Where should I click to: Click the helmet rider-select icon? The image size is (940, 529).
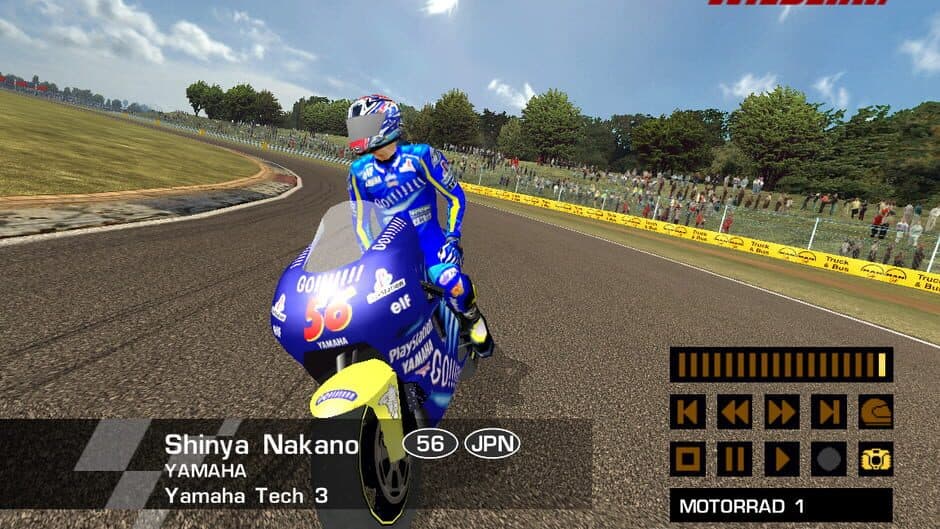(x=875, y=411)
